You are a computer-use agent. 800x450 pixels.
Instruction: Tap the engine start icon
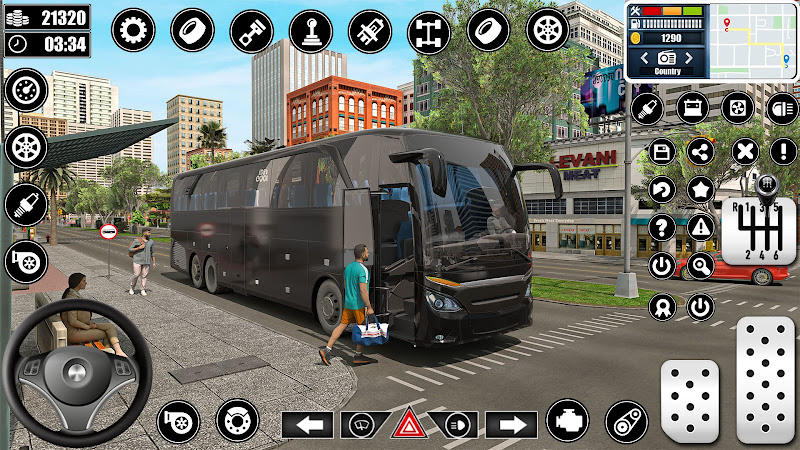point(568,420)
